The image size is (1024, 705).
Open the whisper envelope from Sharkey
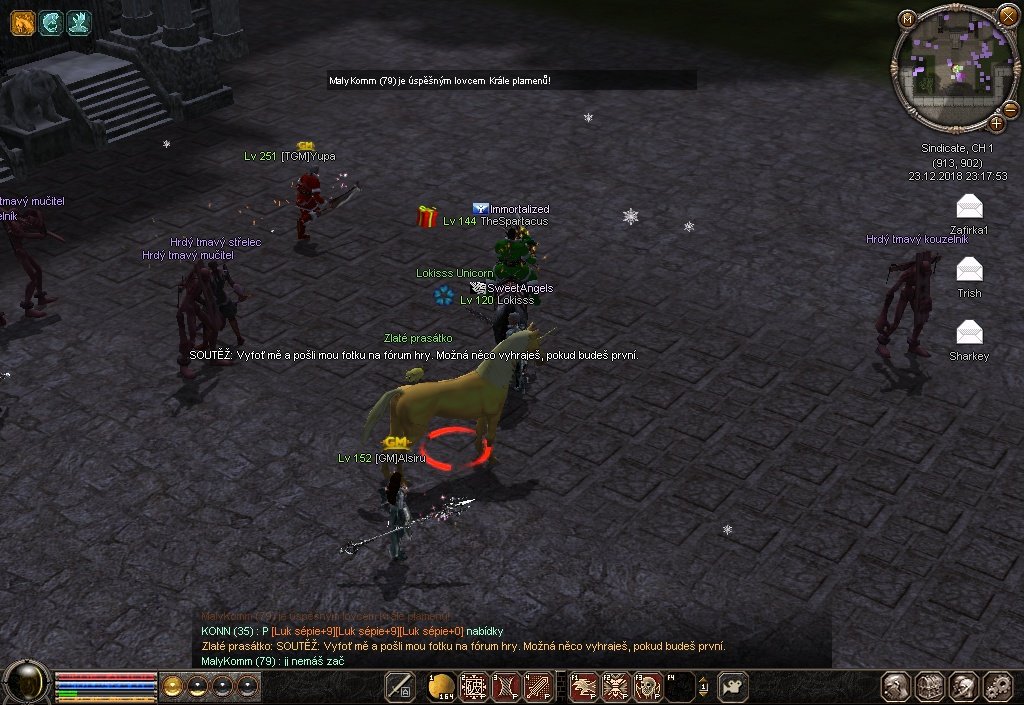(969, 332)
